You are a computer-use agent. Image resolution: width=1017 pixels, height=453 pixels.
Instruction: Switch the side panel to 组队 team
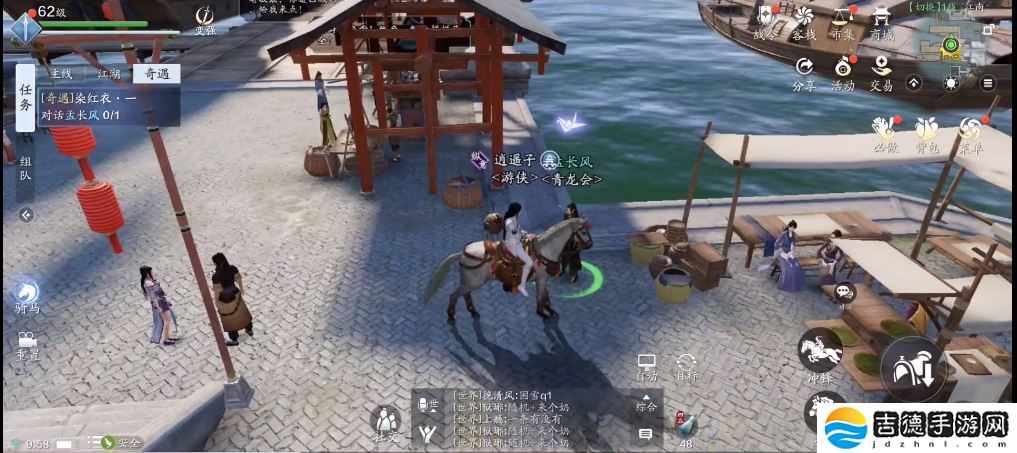[x=26, y=175]
